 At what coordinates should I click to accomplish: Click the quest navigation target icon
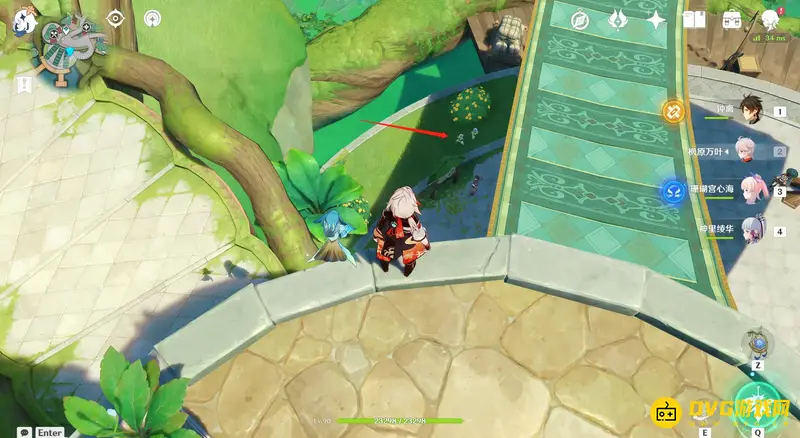click(x=115, y=18)
